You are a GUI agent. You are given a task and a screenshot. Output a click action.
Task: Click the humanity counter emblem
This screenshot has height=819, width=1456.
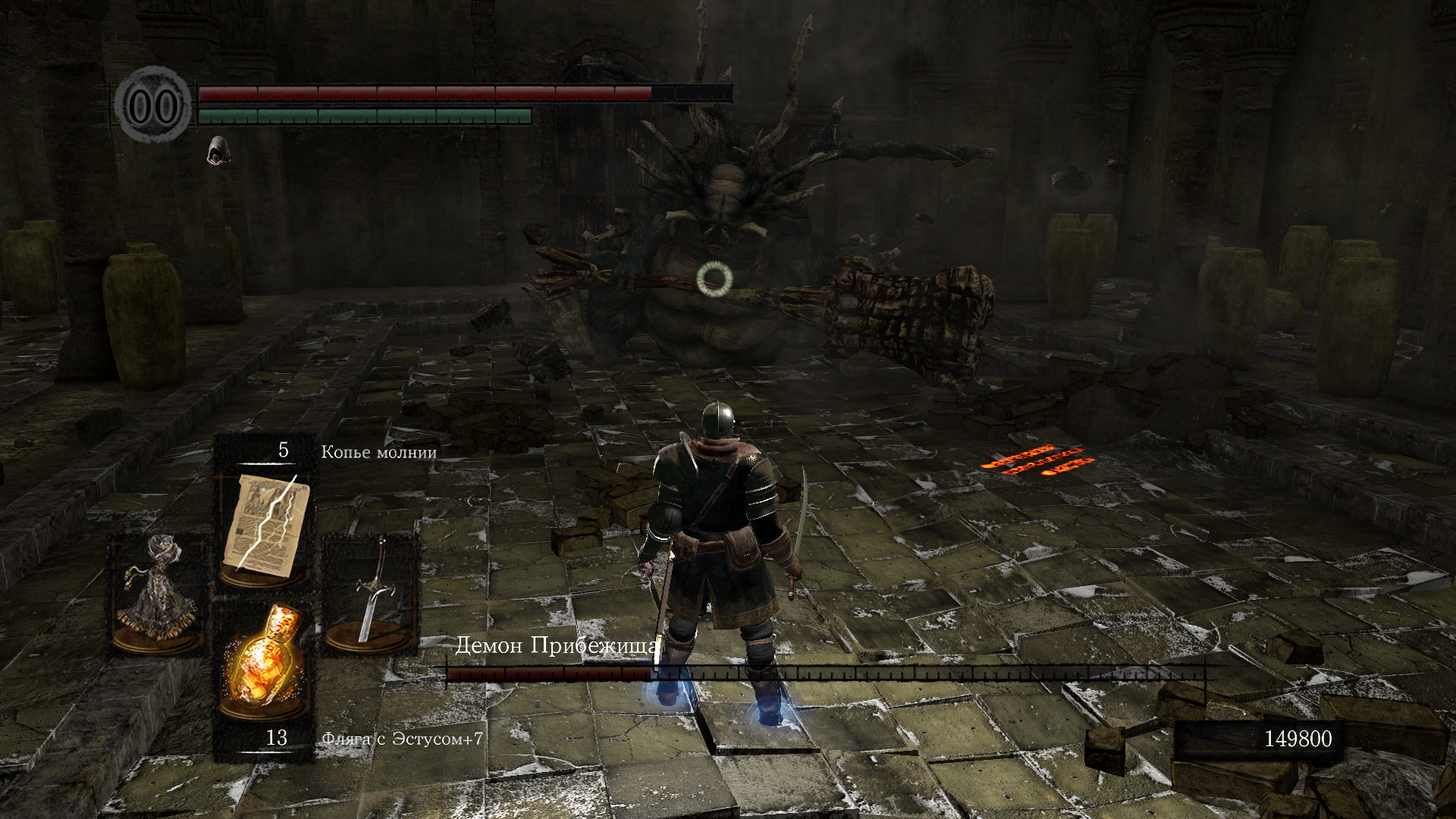click(152, 105)
